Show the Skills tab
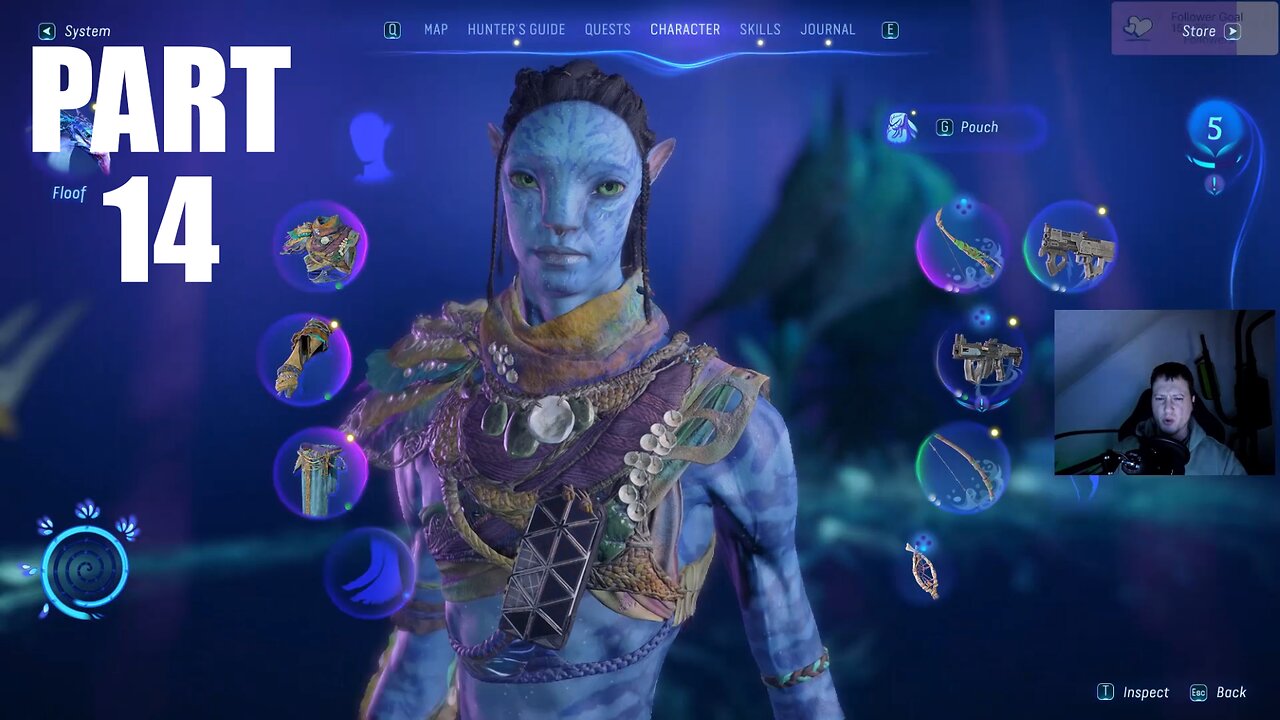The height and width of the screenshot is (720, 1280). pyautogui.click(x=760, y=30)
